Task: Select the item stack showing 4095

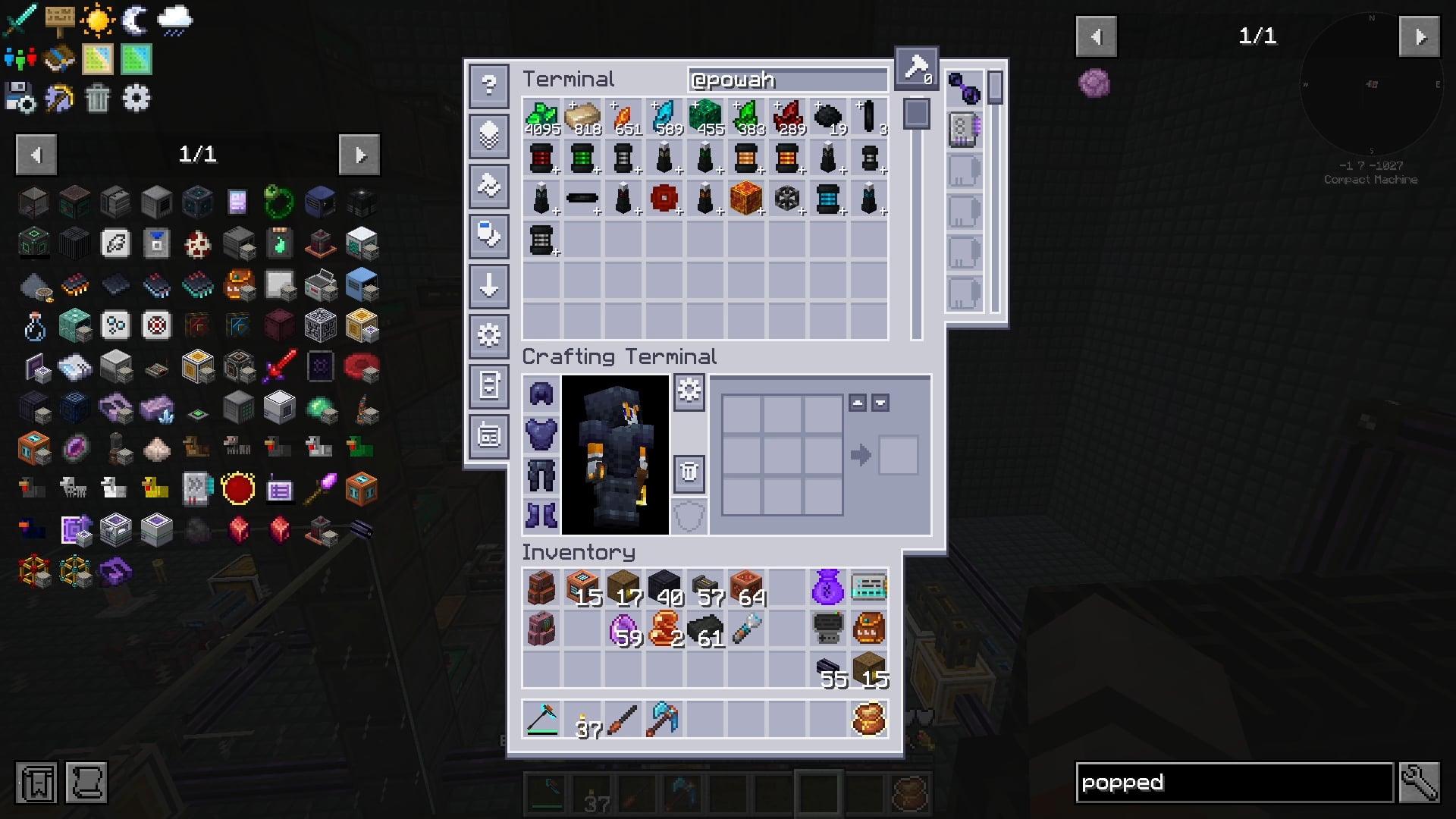Action: 541,118
